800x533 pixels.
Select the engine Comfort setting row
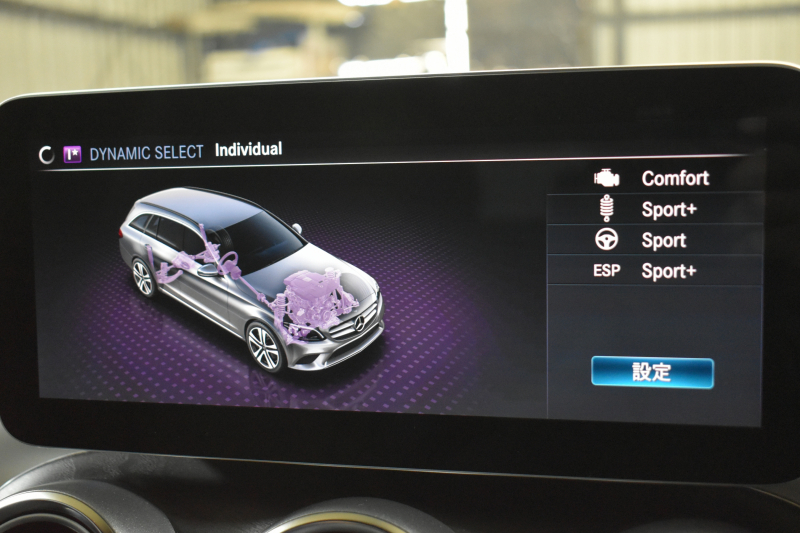pyautogui.click(x=655, y=179)
